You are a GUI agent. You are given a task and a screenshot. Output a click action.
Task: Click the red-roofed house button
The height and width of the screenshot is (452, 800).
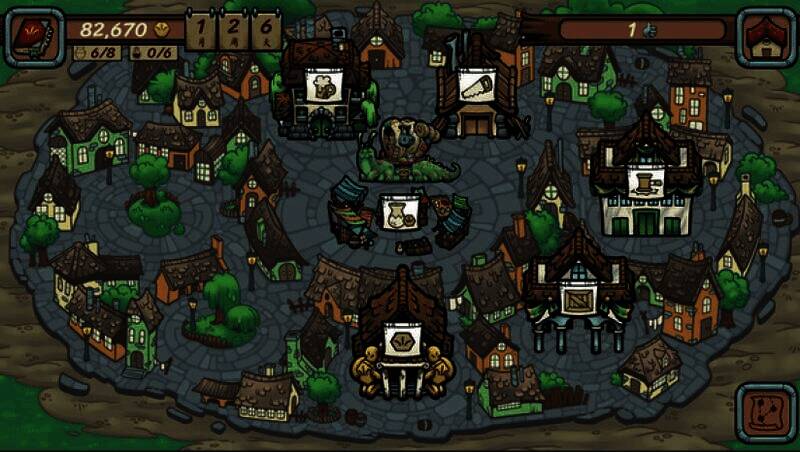[765, 36]
